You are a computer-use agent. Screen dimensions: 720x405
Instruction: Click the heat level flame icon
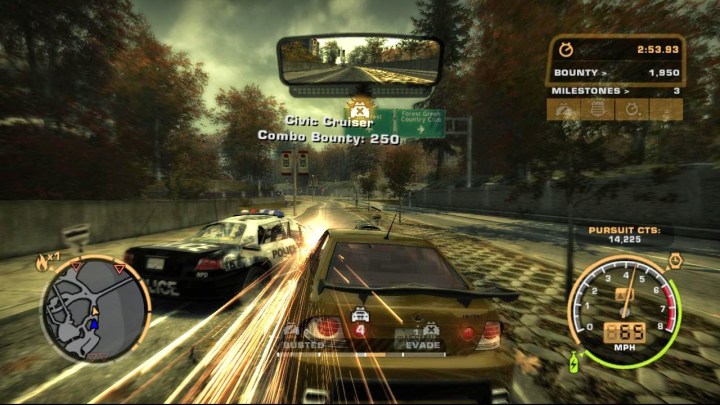[x=42, y=262]
